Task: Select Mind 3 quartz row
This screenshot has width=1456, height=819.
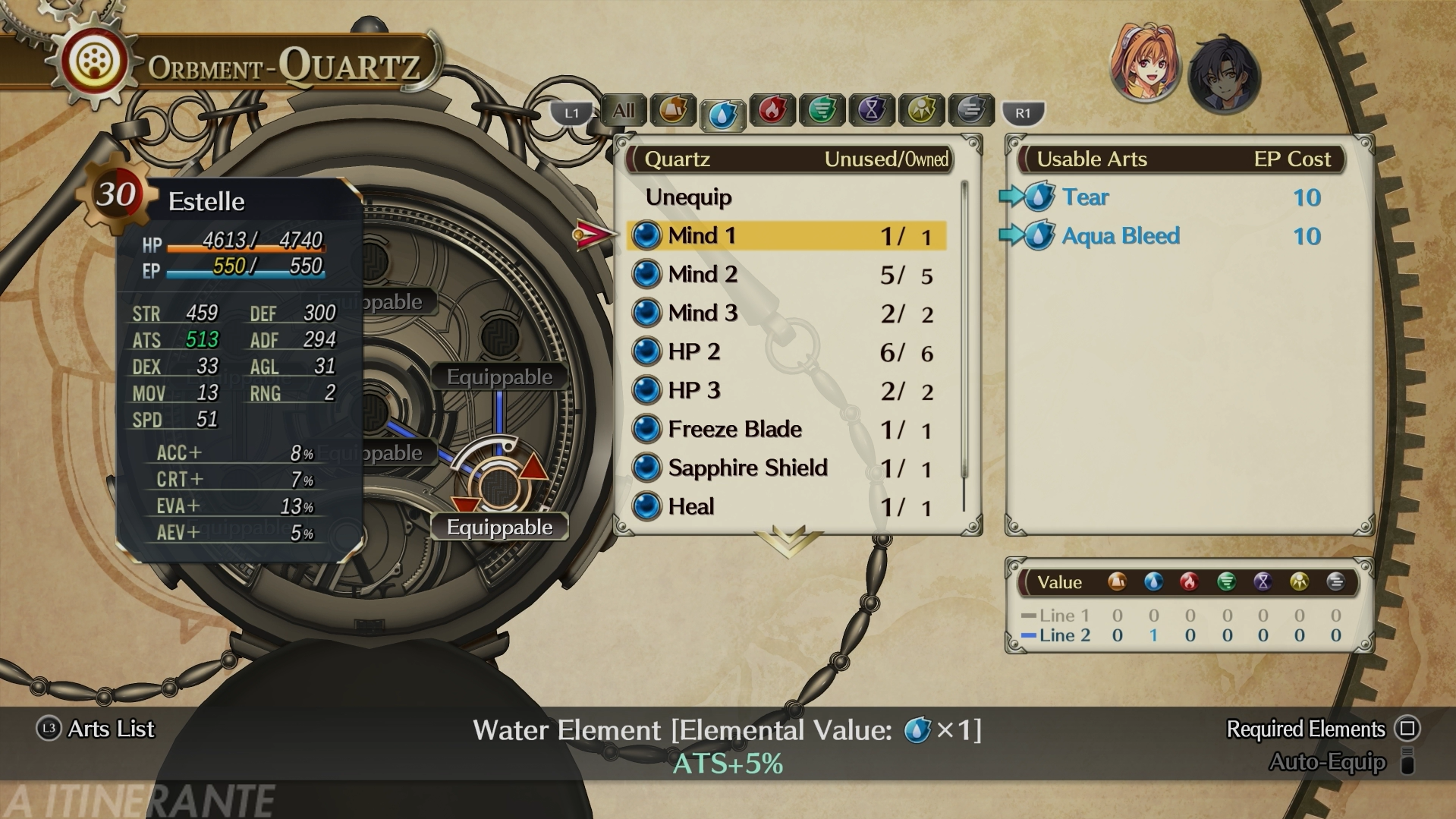Action: 786,313
